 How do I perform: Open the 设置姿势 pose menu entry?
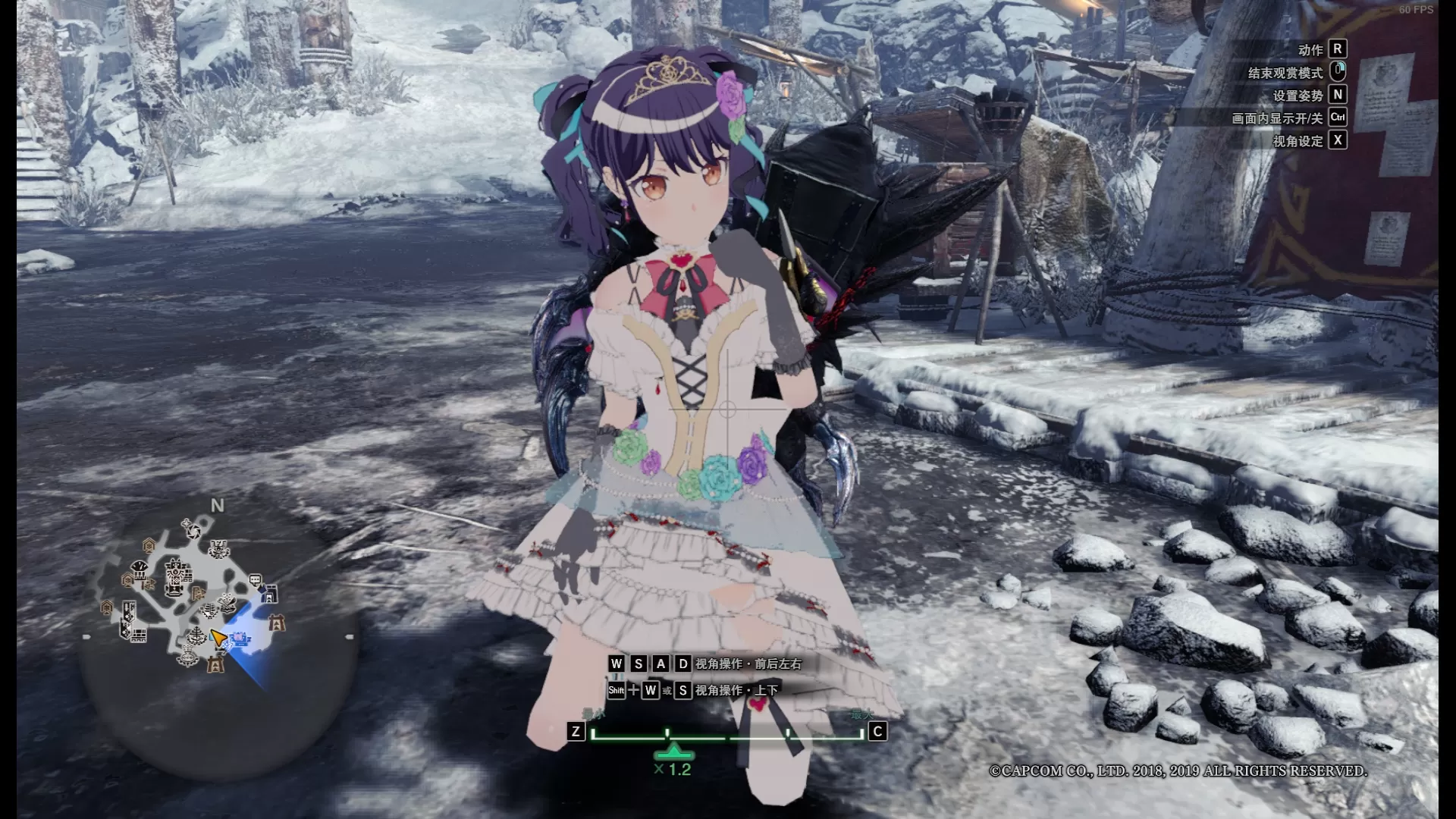[1300, 96]
